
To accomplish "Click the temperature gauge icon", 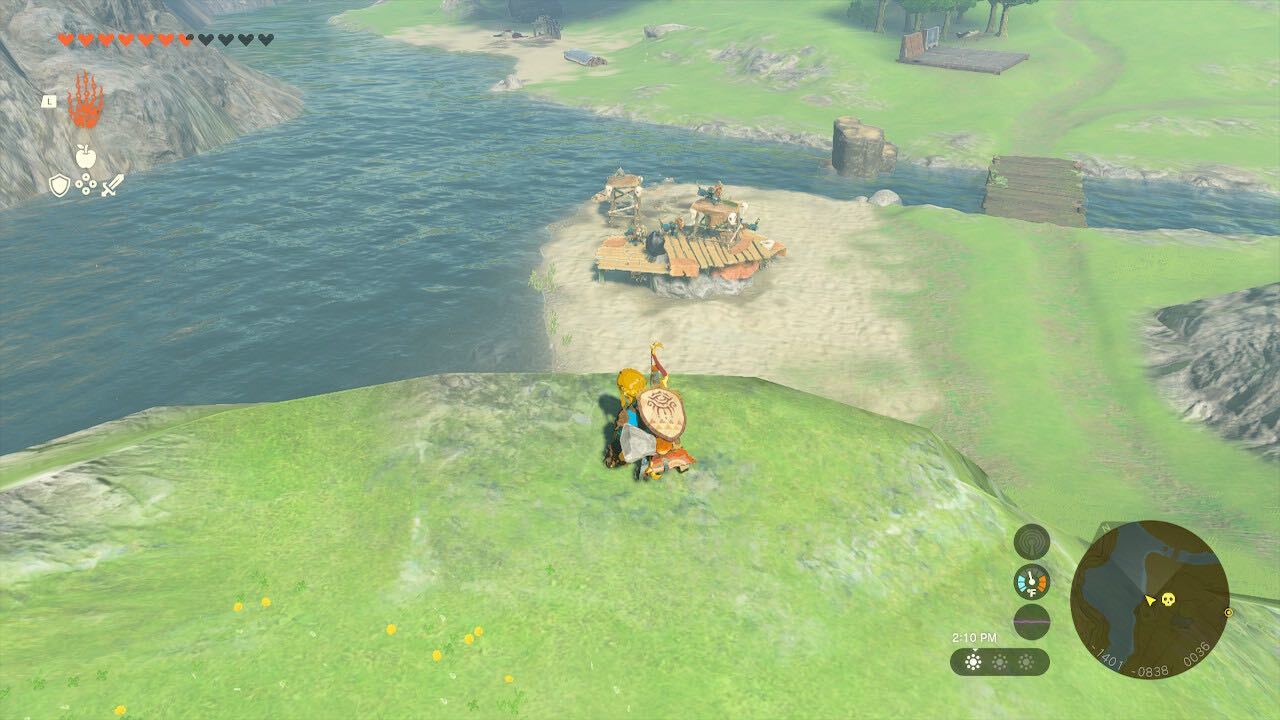I will pyautogui.click(x=1030, y=581).
